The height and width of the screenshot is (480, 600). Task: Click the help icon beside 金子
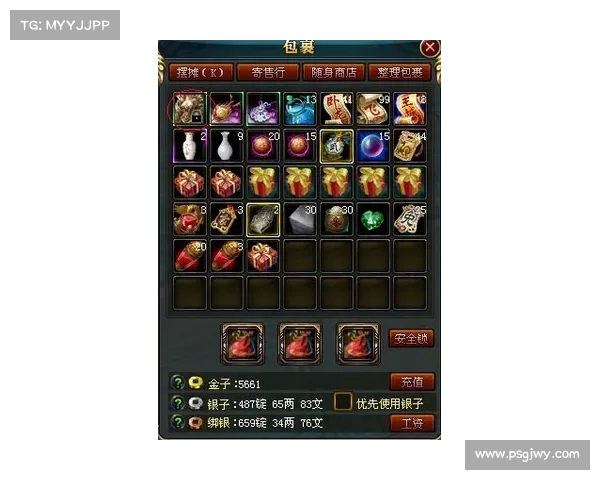pyautogui.click(x=178, y=382)
